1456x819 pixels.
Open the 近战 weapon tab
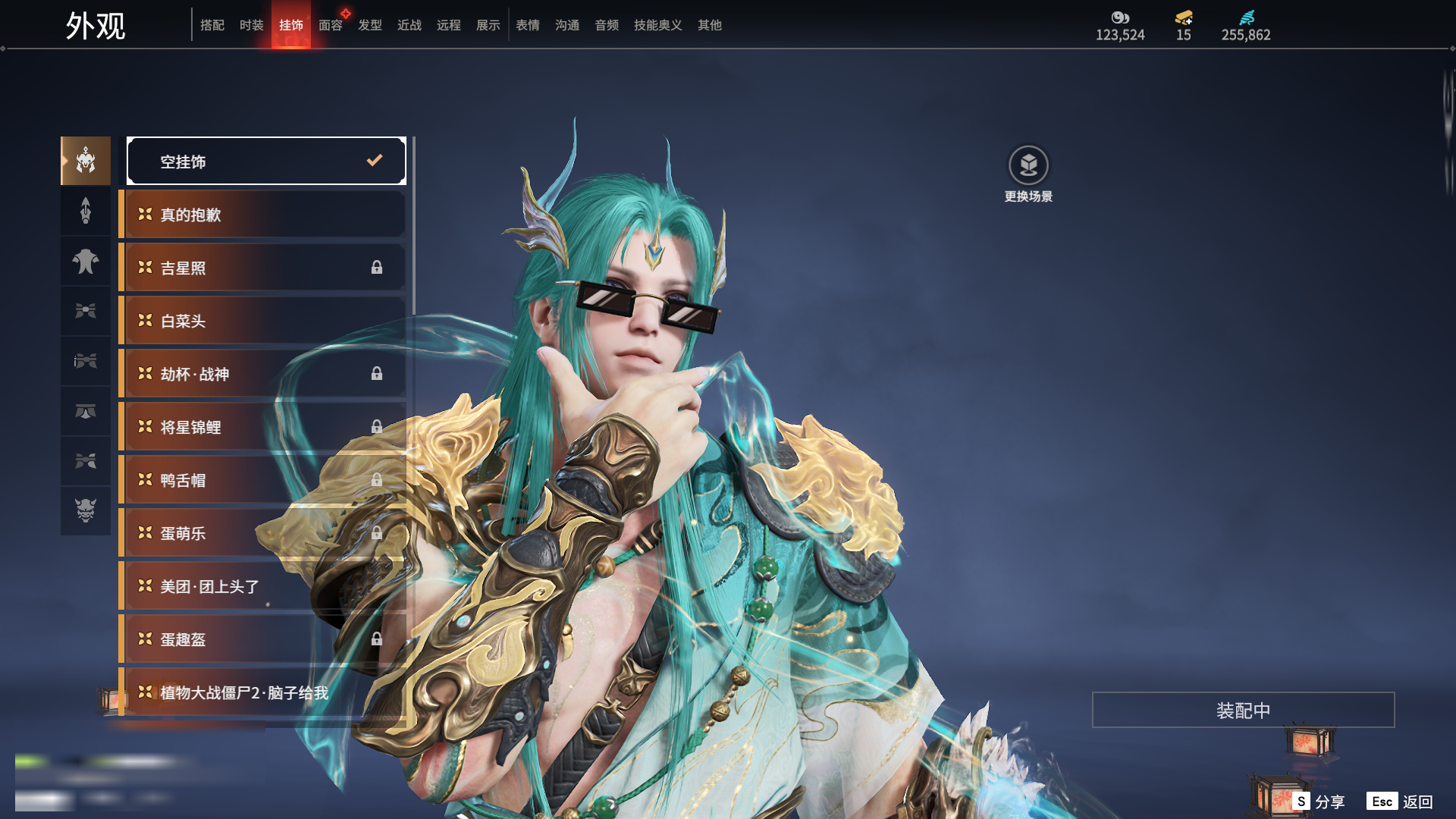point(409,25)
